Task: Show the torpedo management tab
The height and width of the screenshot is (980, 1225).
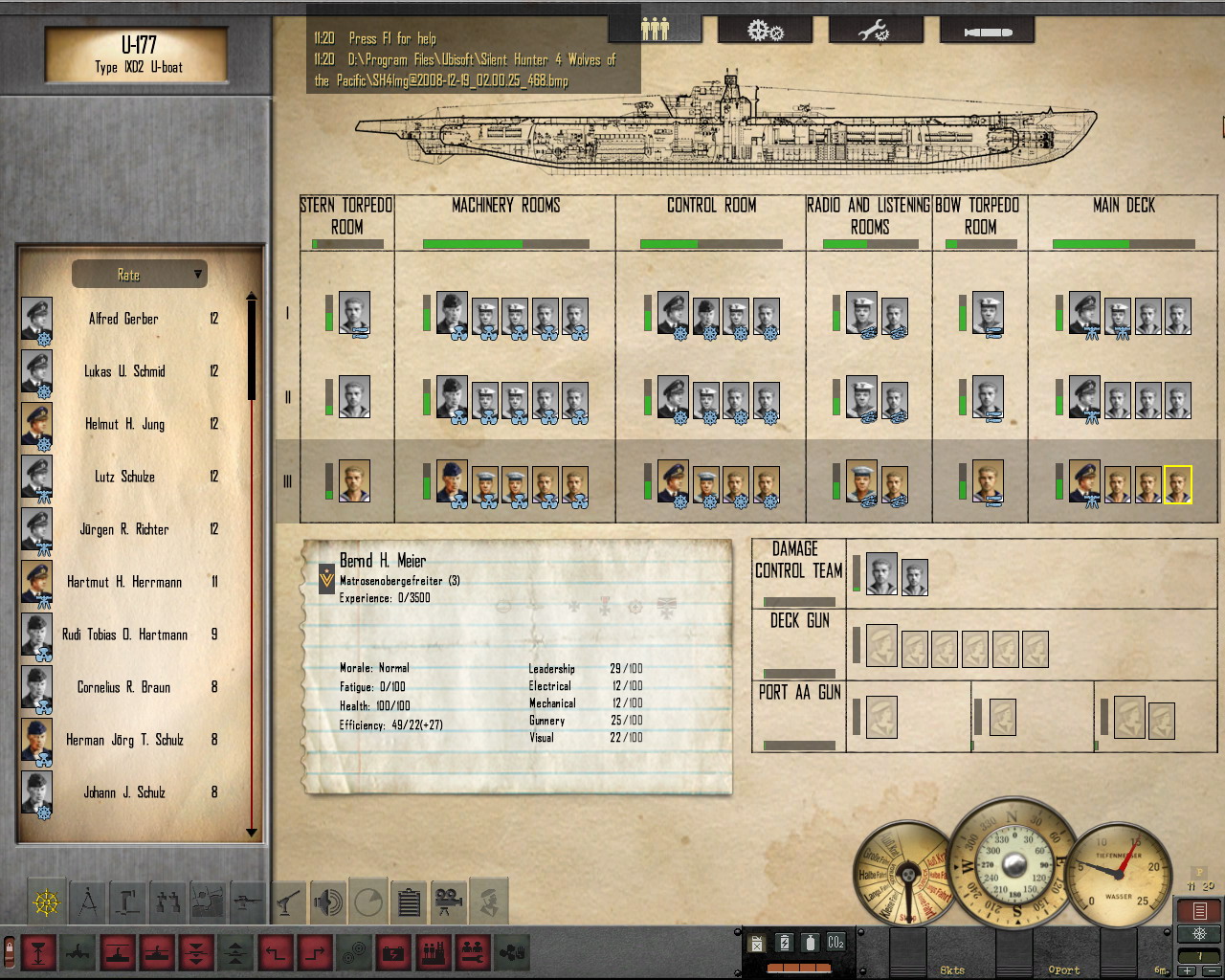Action: click(988, 32)
